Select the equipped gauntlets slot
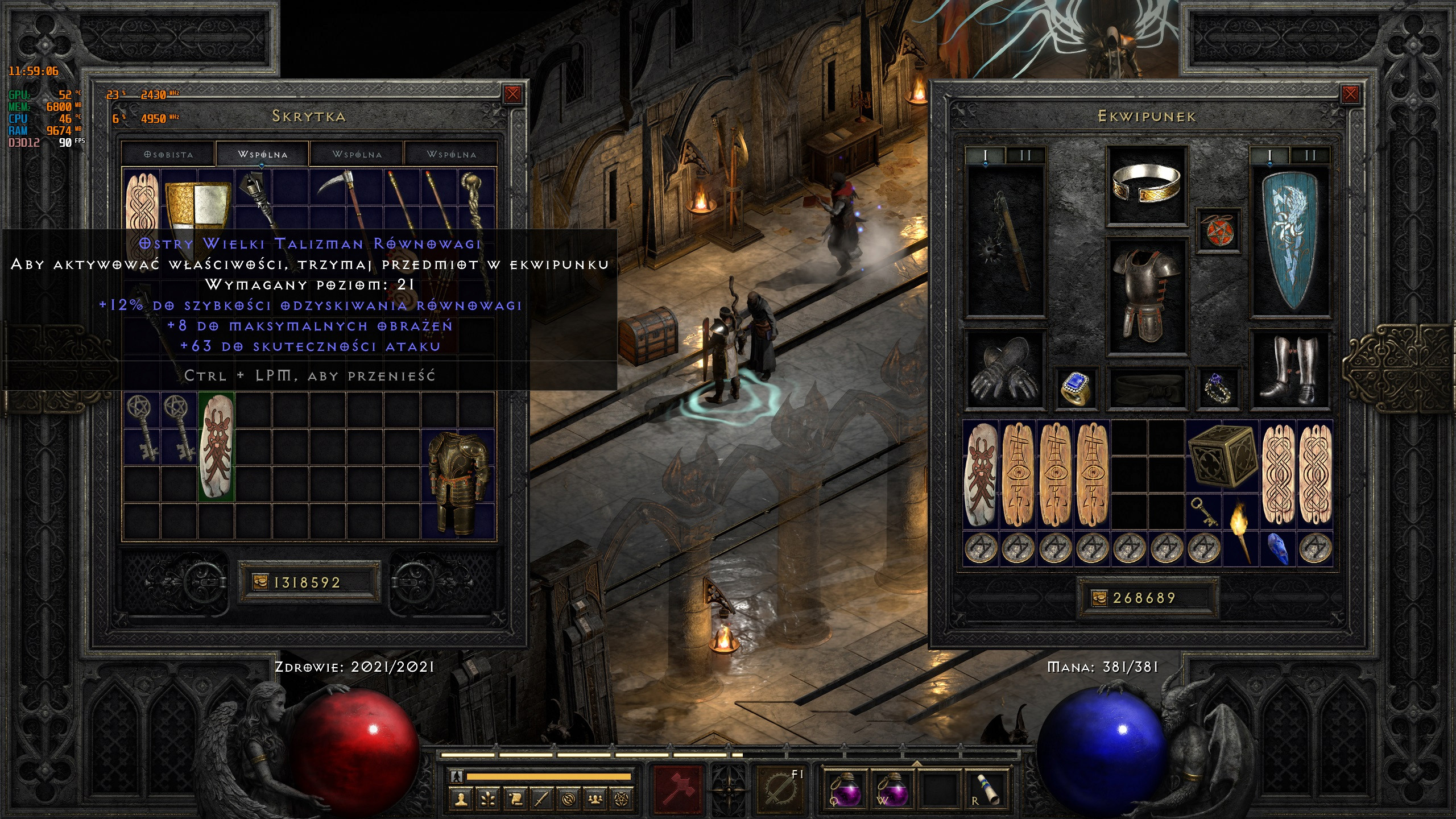The image size is (1456, 819). click(1006, 370)
